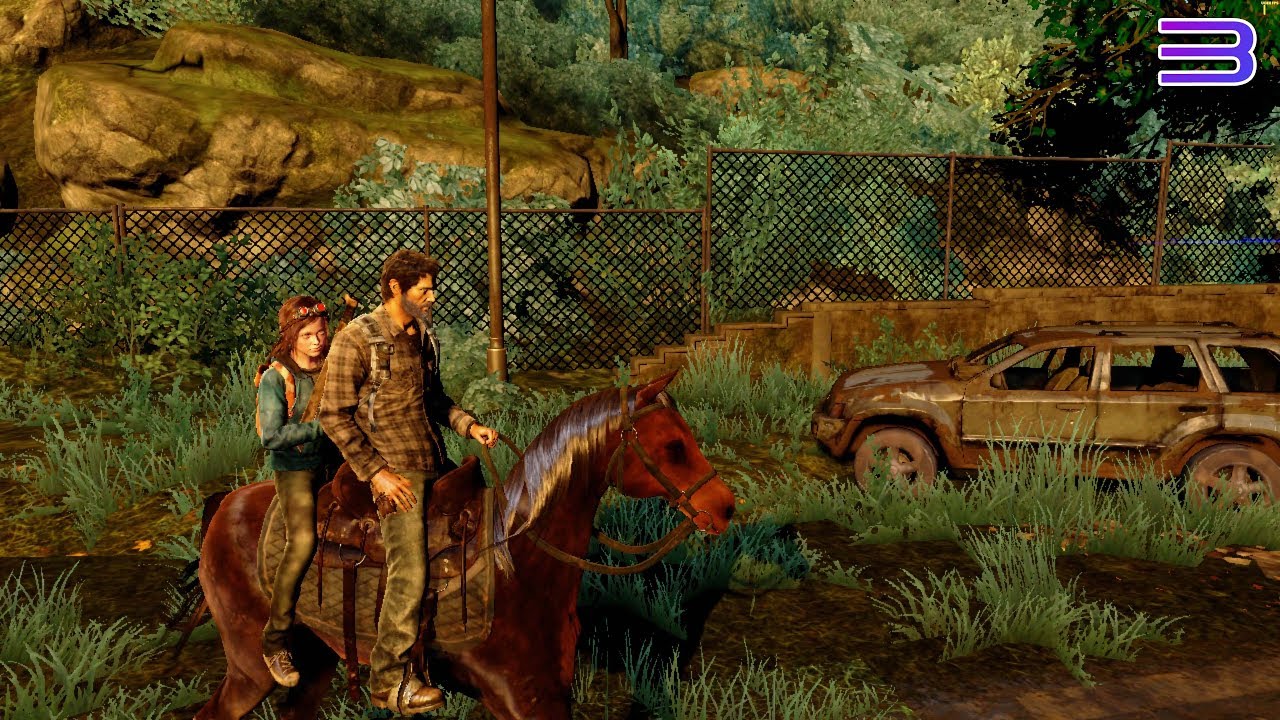Click the purple RPCS3 logo watermark
1280x720 pixels.
(1206, 51)
